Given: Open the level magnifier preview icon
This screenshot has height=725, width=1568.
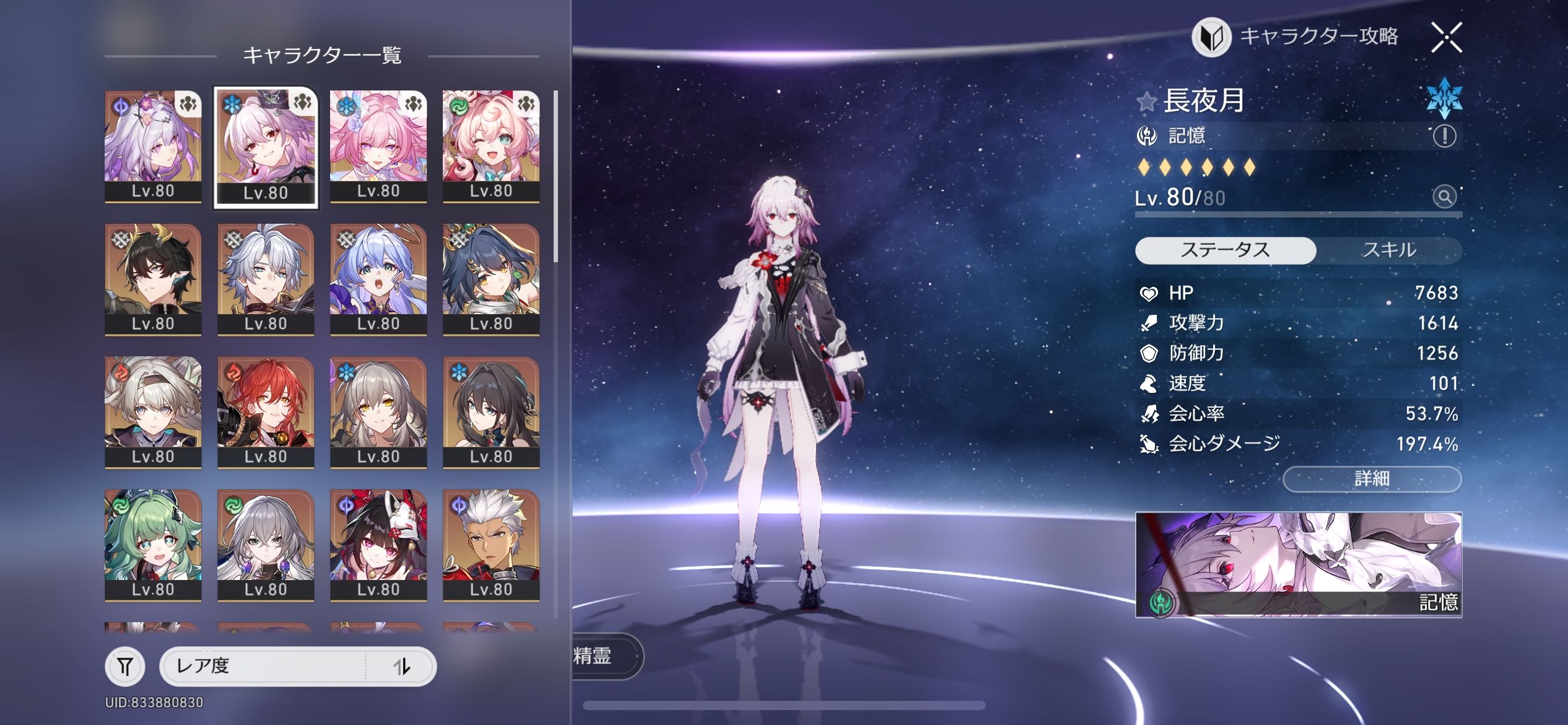Looking at the screenshot, I should tap(1444, 197).
